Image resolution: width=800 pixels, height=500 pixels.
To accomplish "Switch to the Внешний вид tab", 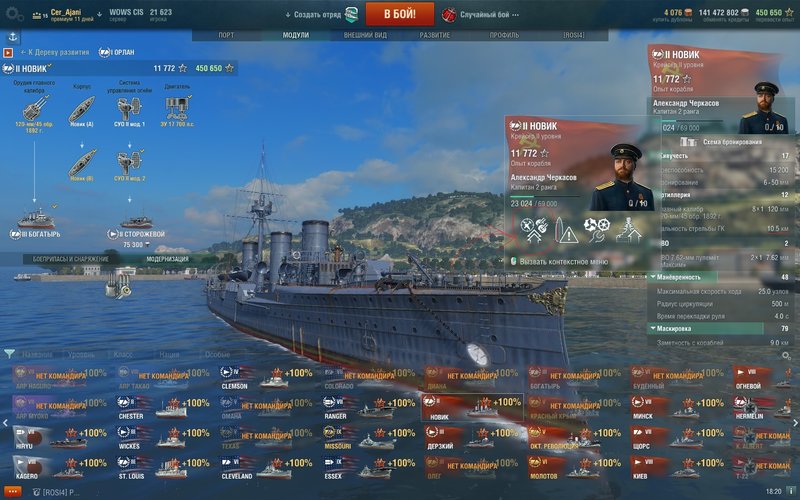I will tap(365, 35).
